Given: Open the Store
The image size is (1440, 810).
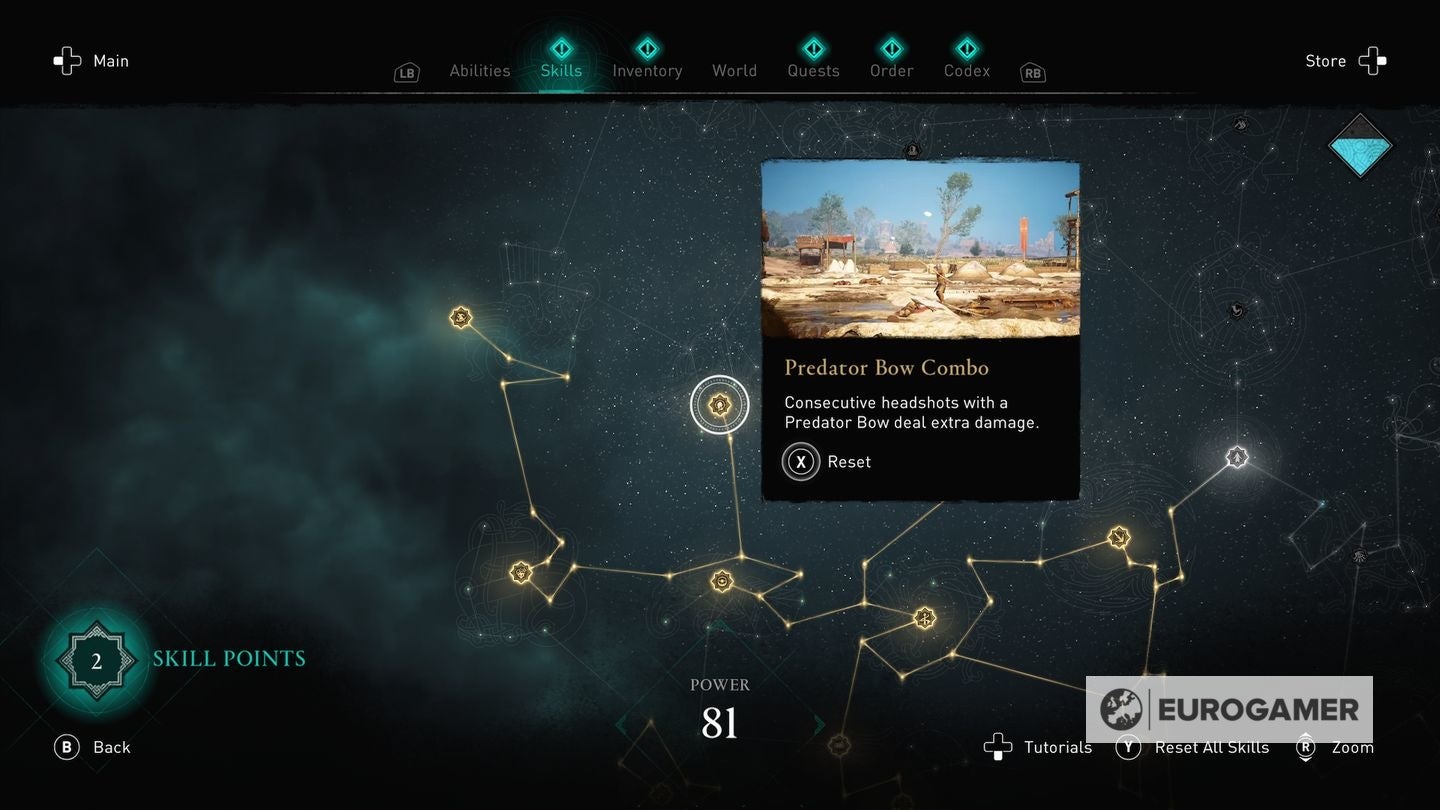Looking at the screenshot, I should [1344, 61].
